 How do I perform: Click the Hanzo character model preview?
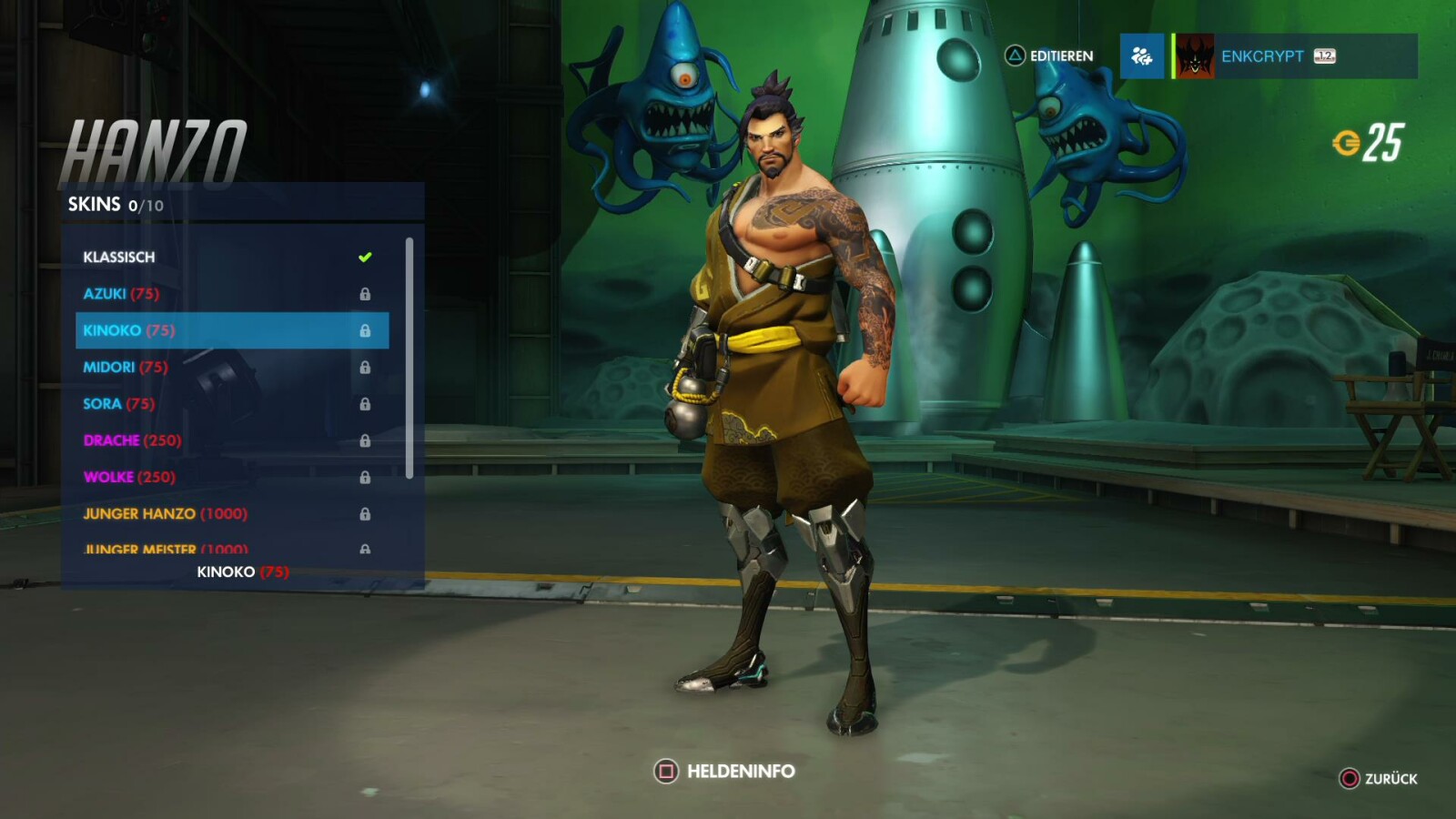coord(801,409)
